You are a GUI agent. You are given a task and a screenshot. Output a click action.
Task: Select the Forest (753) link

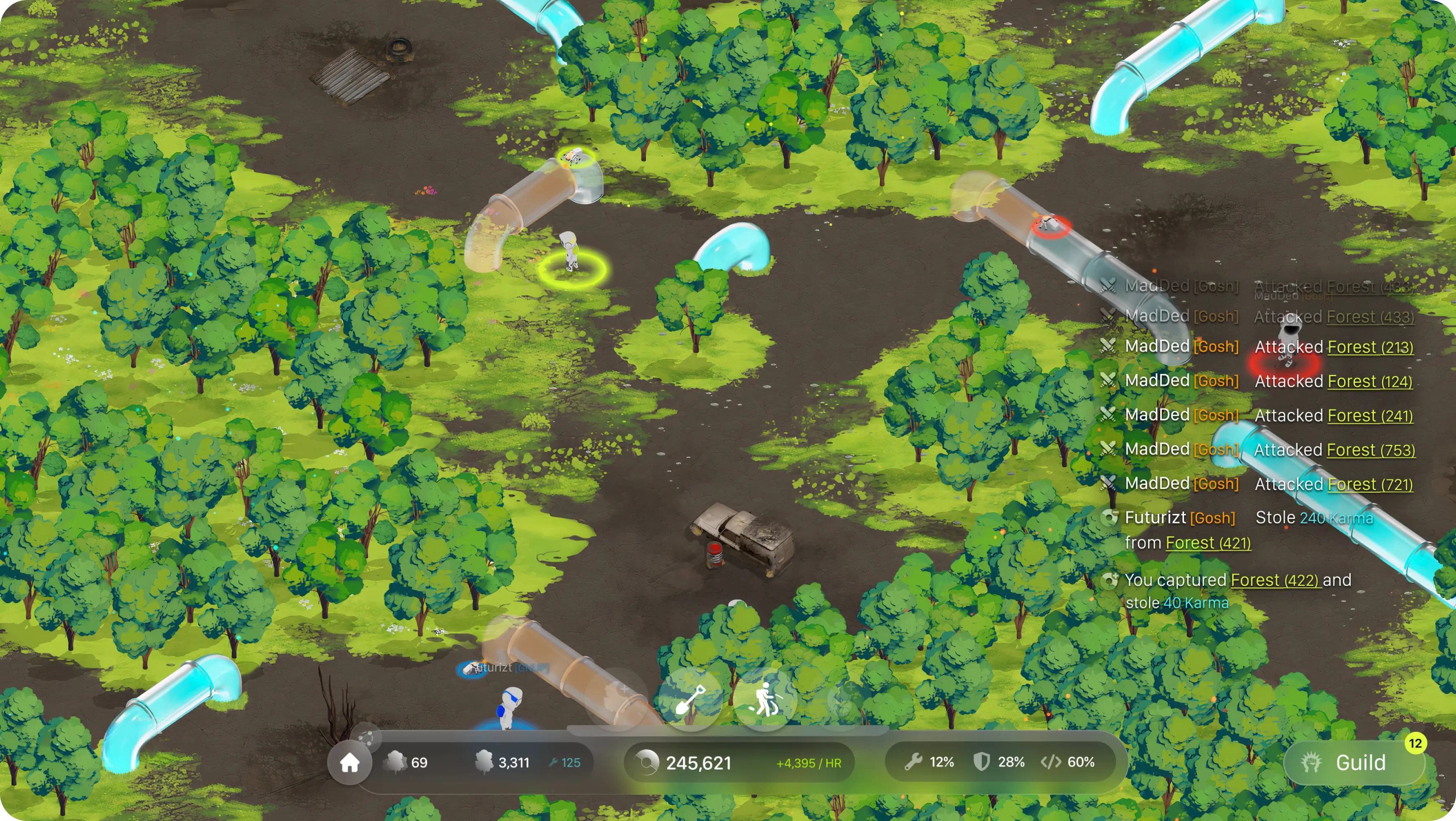(x=1370, y=451)
